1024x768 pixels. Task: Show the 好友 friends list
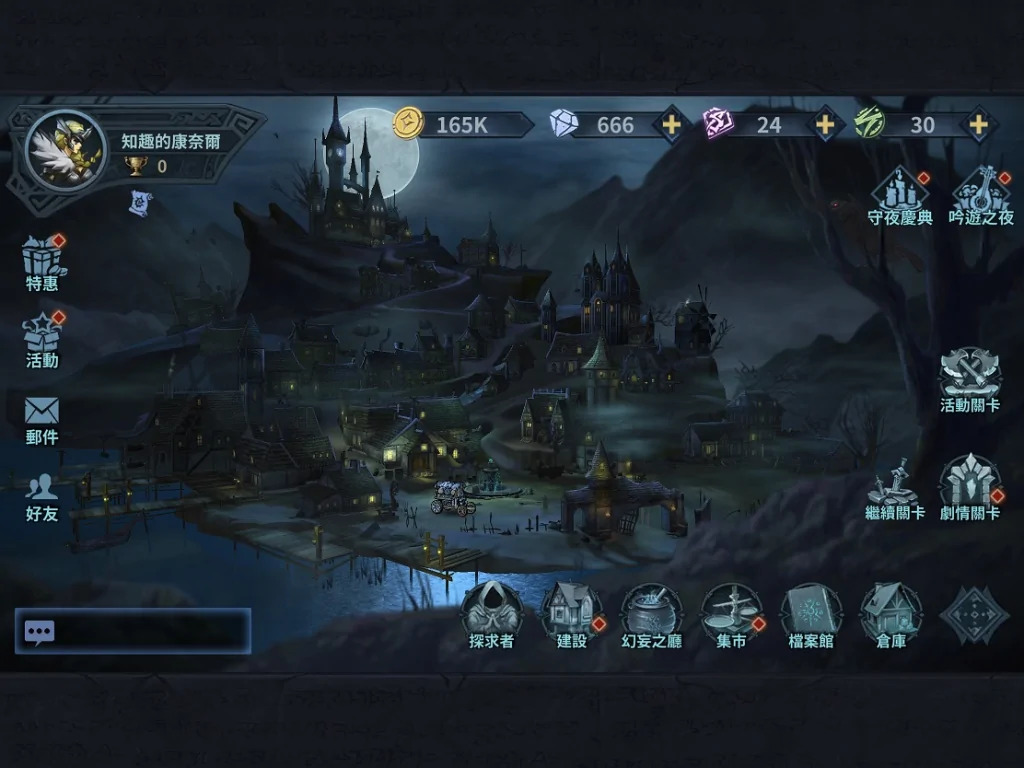tap(42, 496)
